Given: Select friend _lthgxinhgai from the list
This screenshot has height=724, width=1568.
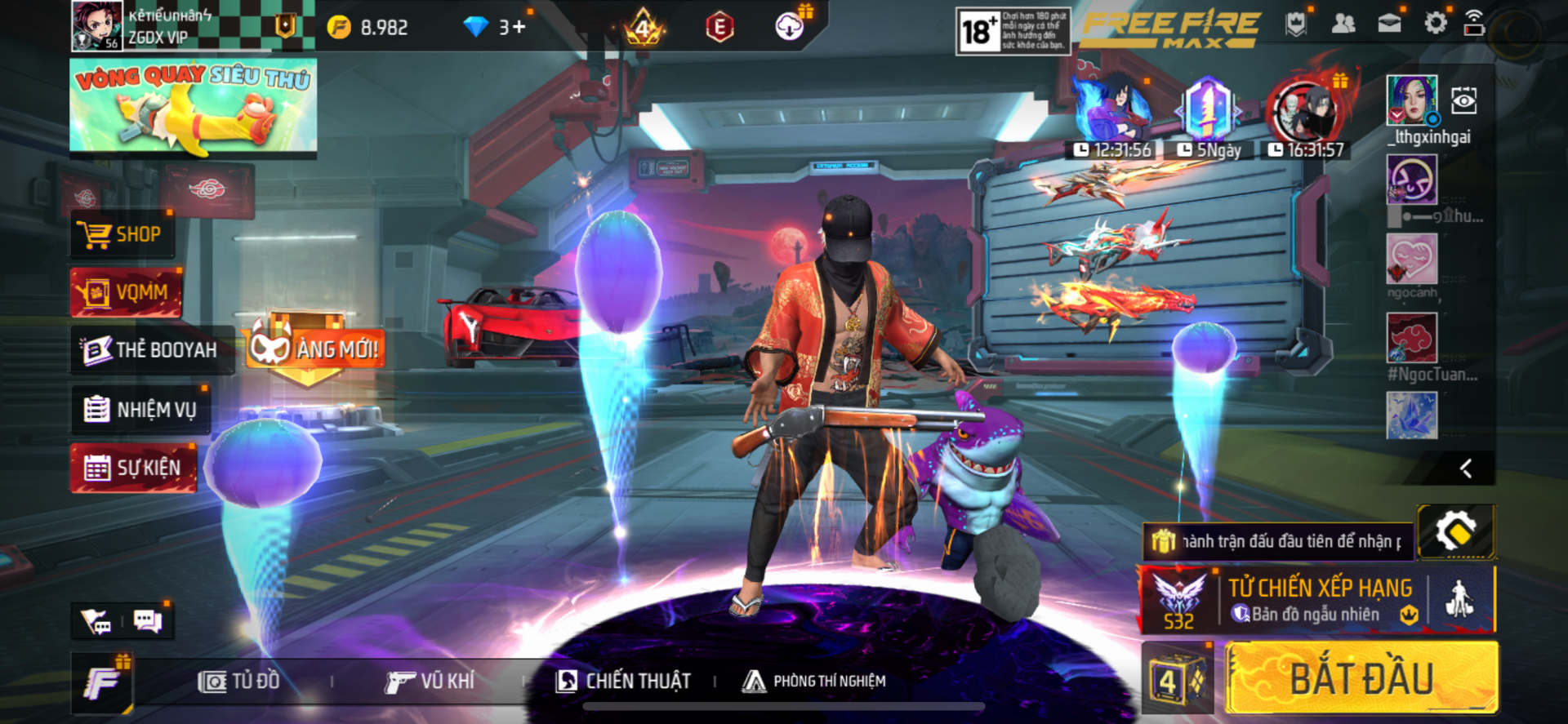Looking at the screenshot, I should pos(1412,100).
